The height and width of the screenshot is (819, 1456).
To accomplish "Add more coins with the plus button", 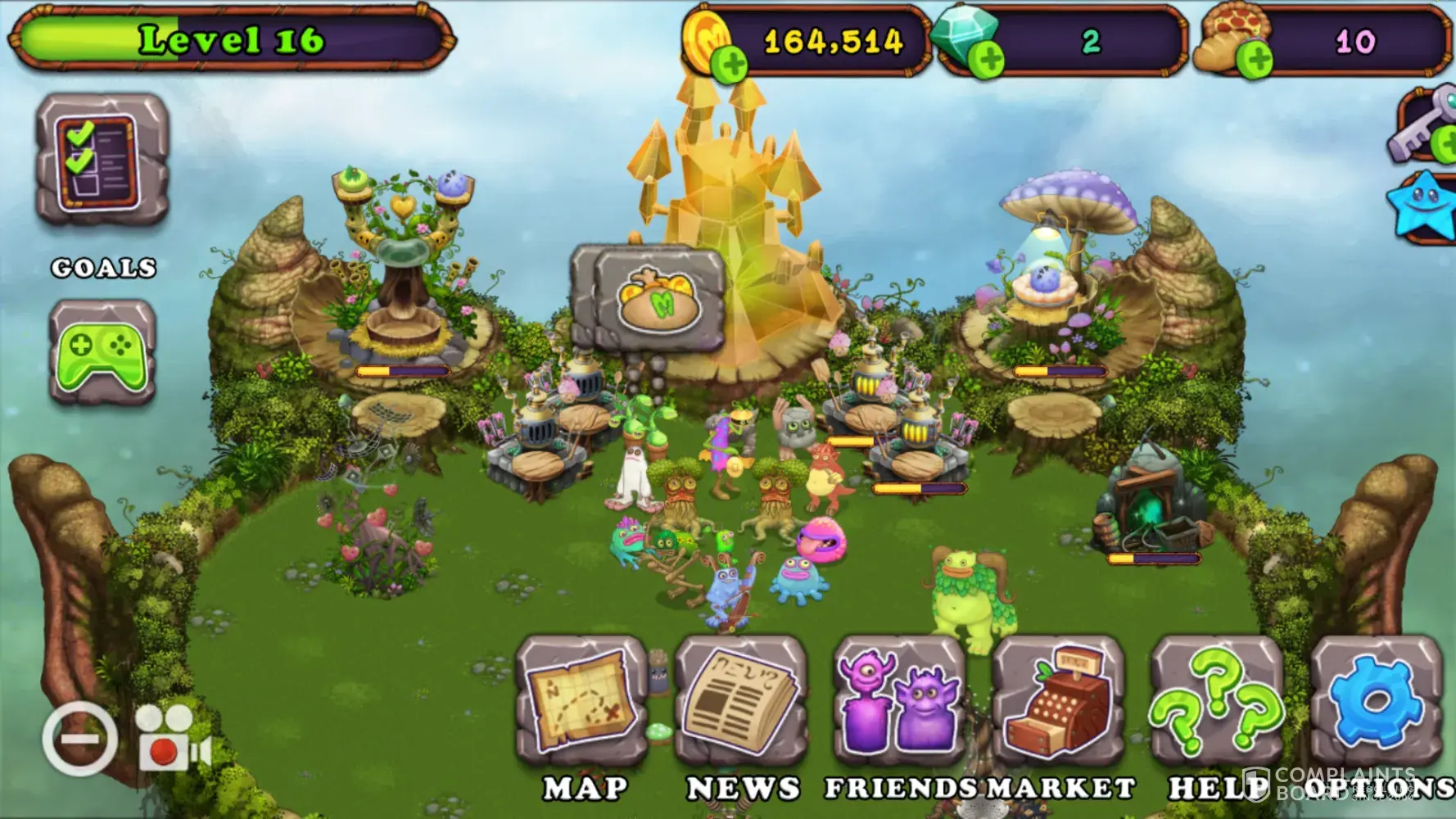I will (x=728, y=64).
